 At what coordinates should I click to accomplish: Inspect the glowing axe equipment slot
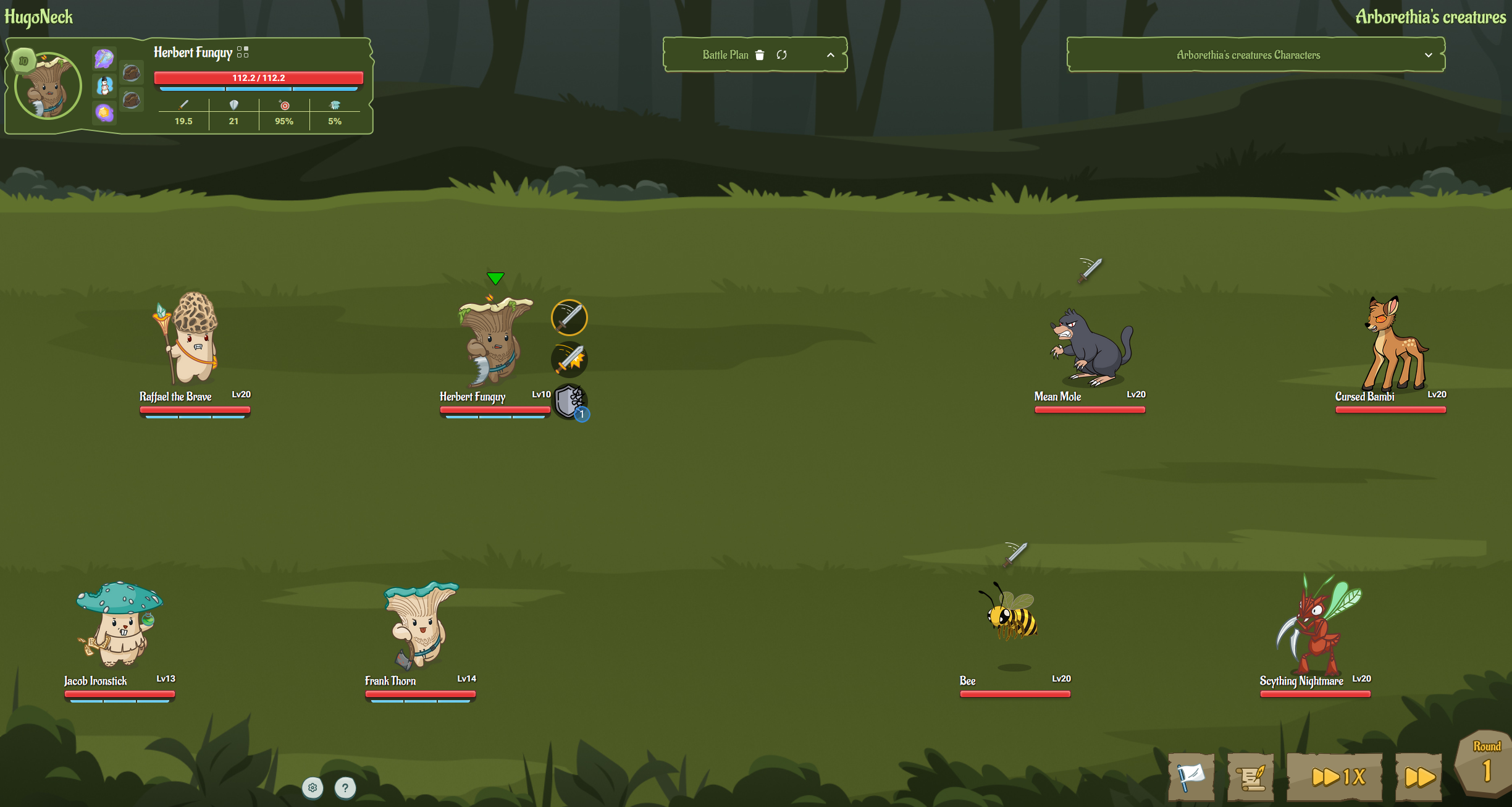pyautogui.click(x=104, y=59)
